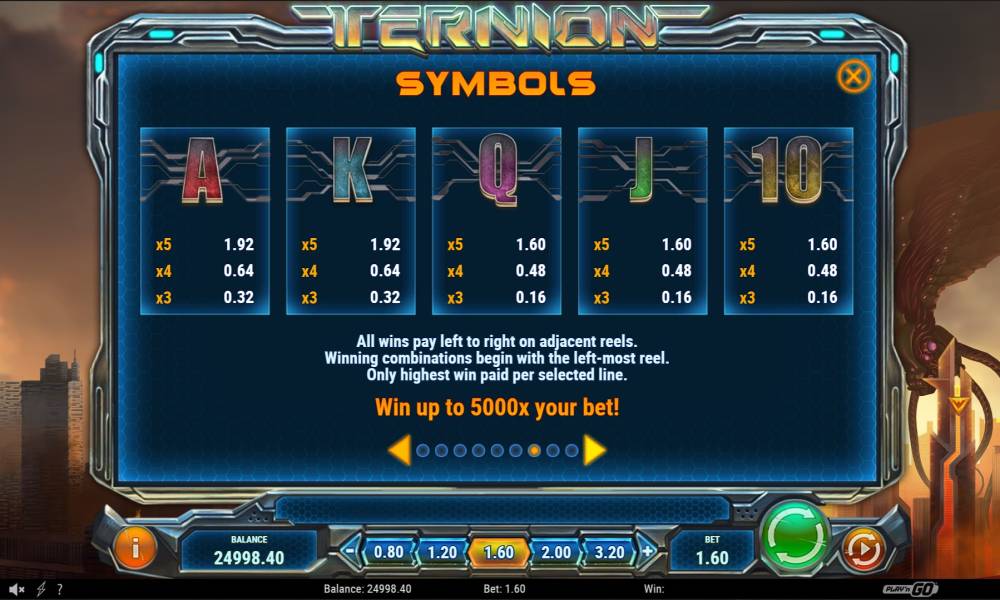Toggle fast play lightning bolt icon
Viewport: 1000px width, 600px height.
click(41, 590)
